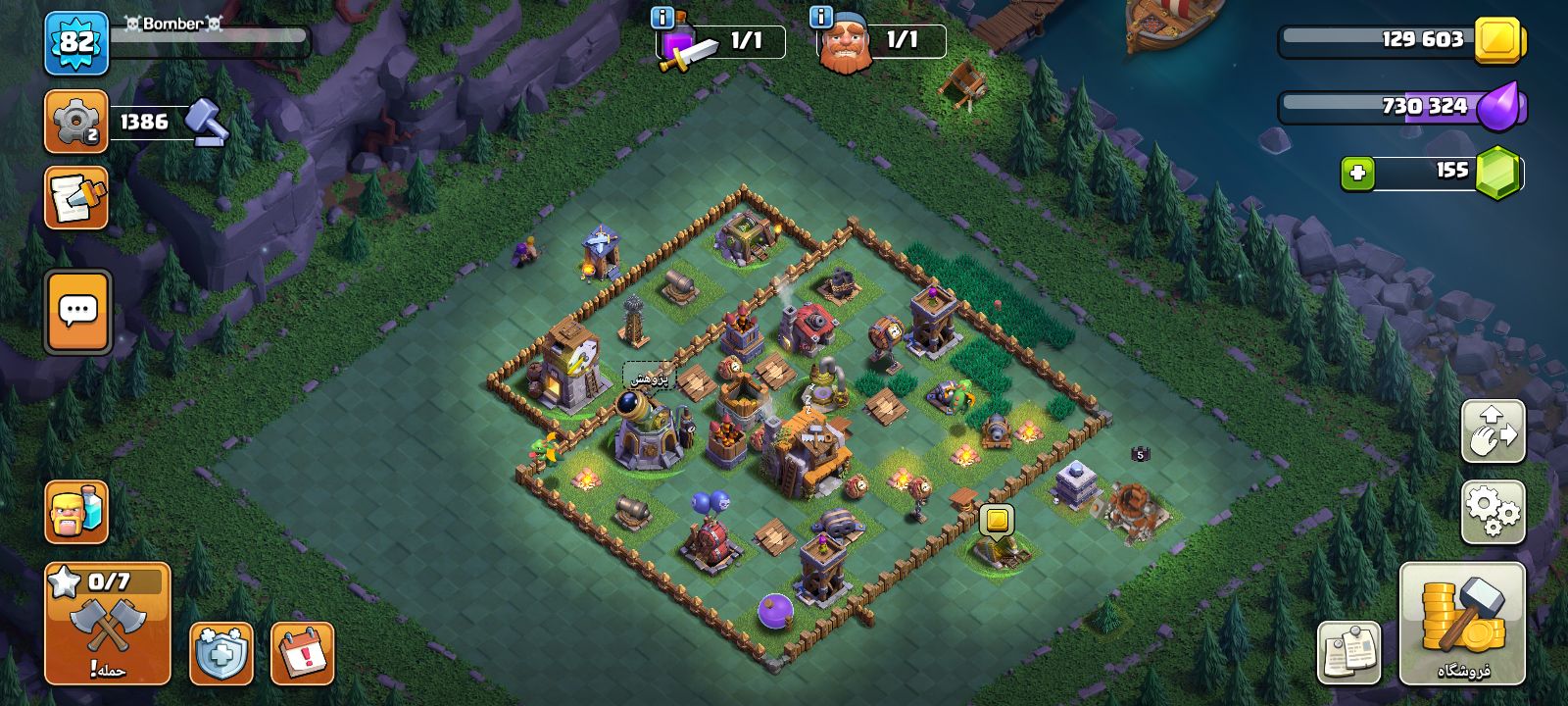Image resolution: width=1568 pixels, height=706 pixels.
Task: Open the gear builder menu icon
Action: [75, 122]
